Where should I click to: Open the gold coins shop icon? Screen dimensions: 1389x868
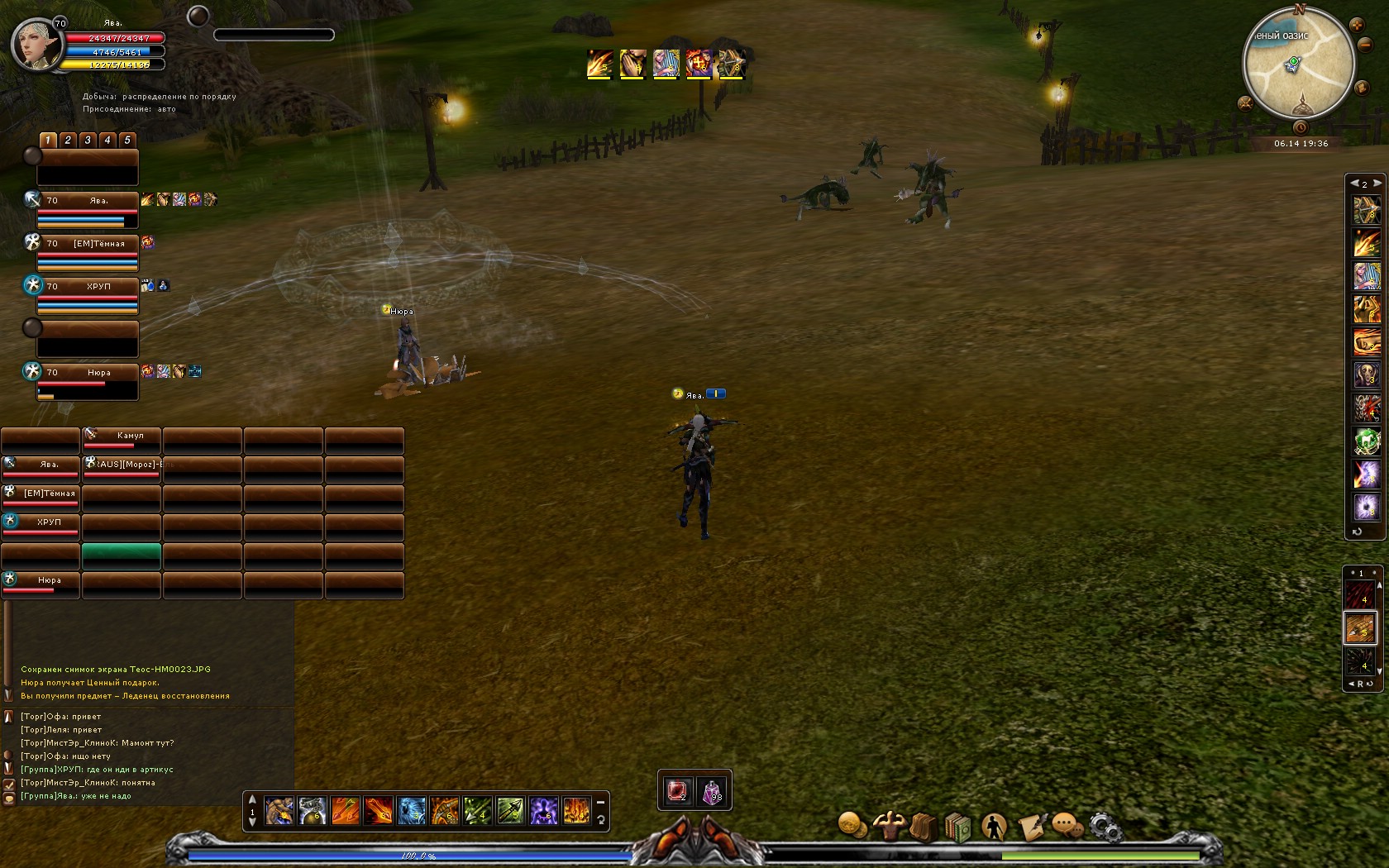852,825
